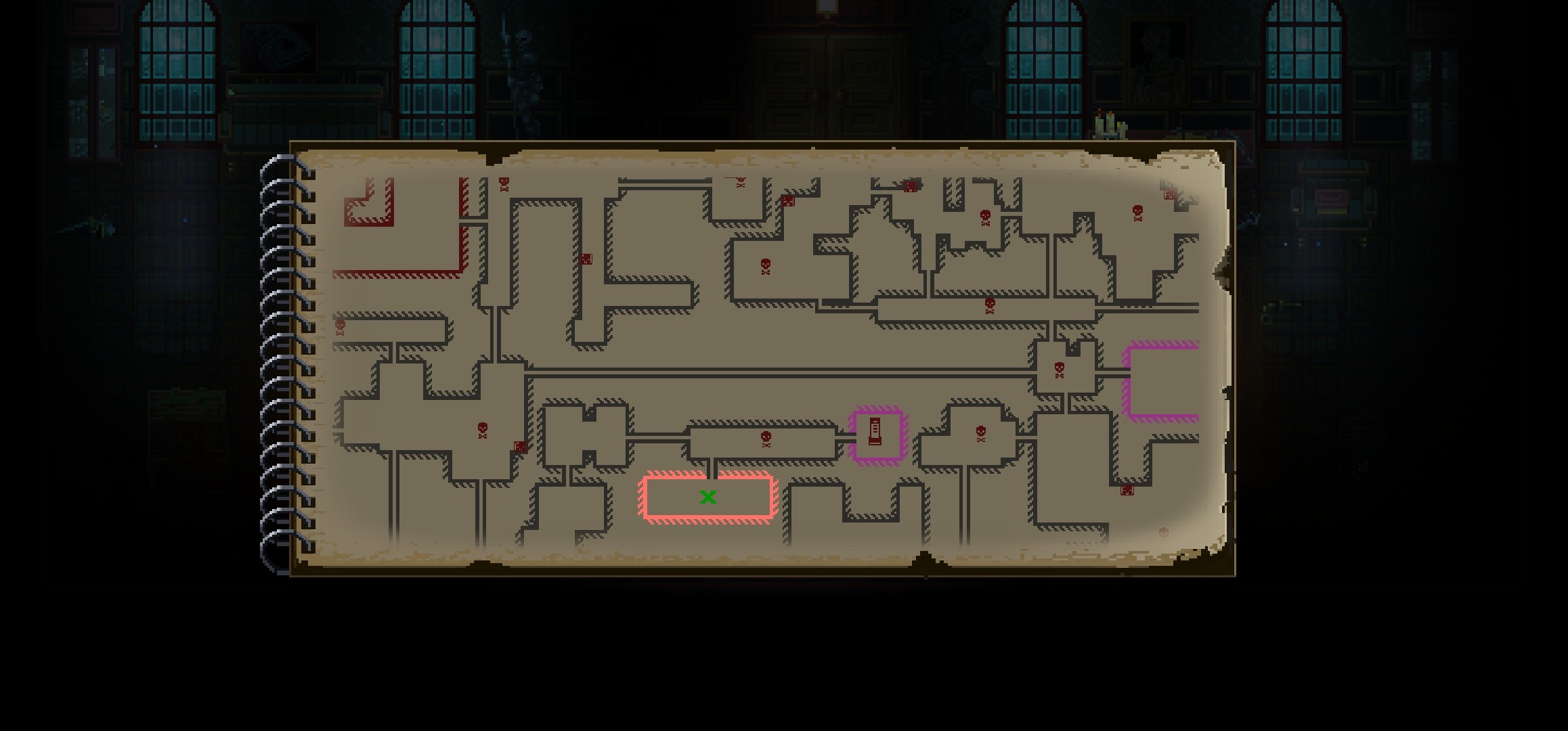Select the skull marker in the corridor above the green X
Screen dimensions: 1568x731
766,439
